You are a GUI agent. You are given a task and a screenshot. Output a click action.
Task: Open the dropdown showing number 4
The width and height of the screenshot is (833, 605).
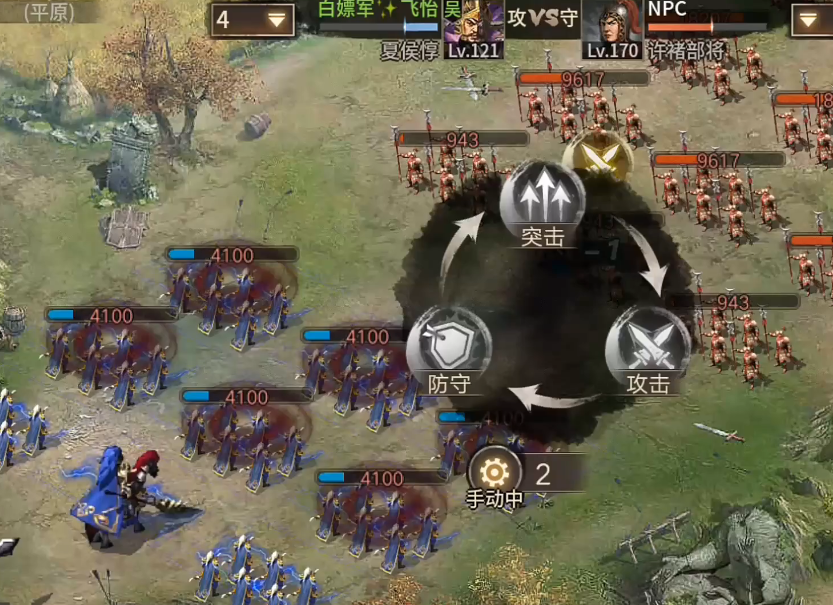(x=252, y=19)
